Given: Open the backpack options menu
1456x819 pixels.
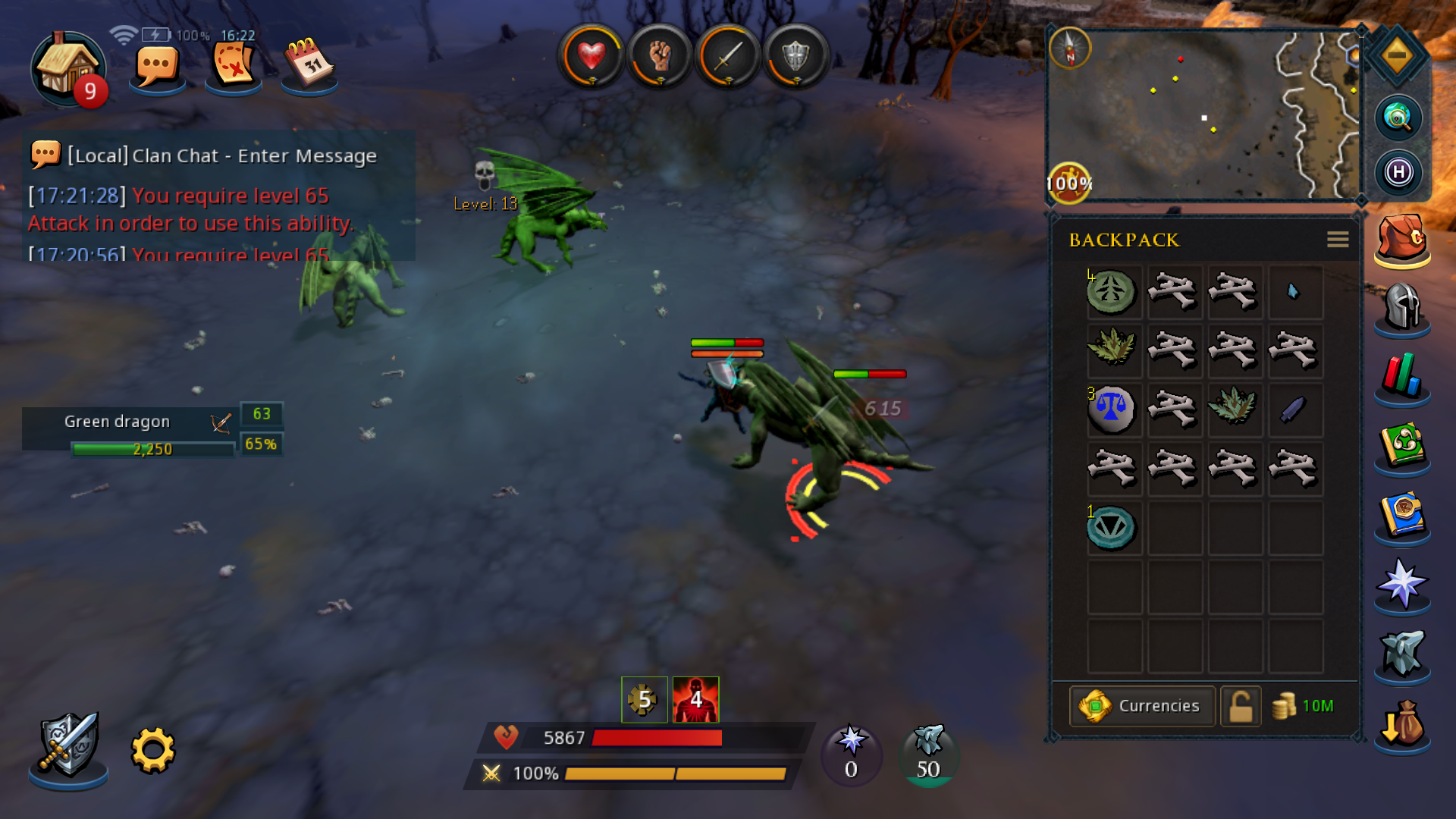Looking at the screenshot, I should point(1338,240).
